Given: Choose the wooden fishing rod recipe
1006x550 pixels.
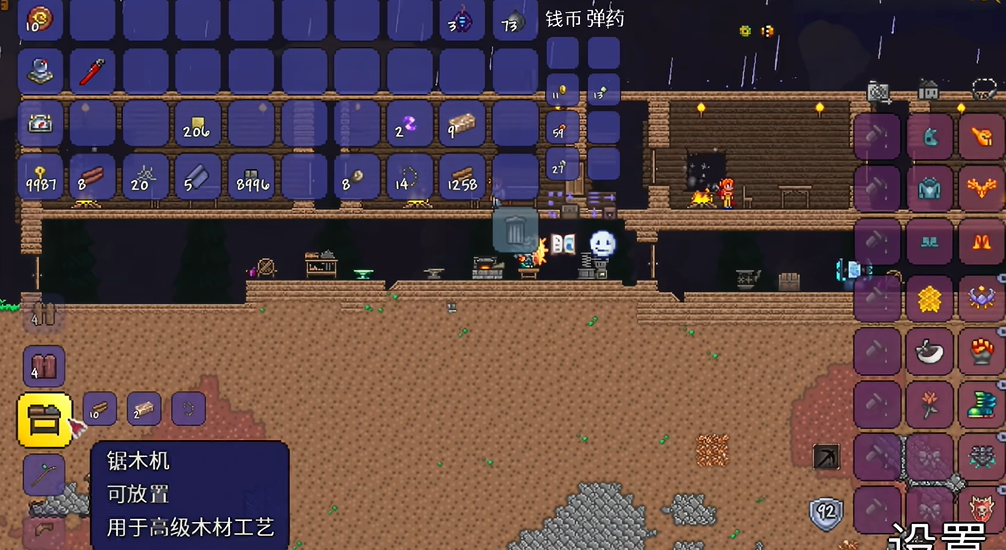Looking at the screenshot, I should coord(44,476).
